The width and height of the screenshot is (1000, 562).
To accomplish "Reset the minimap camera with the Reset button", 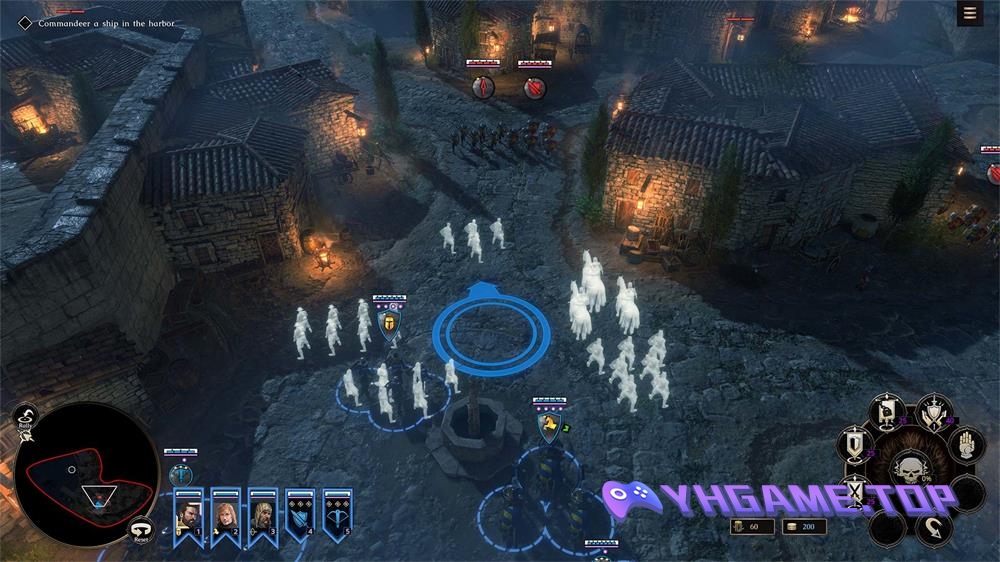I will pyautogui.click(x=142, y=531).
